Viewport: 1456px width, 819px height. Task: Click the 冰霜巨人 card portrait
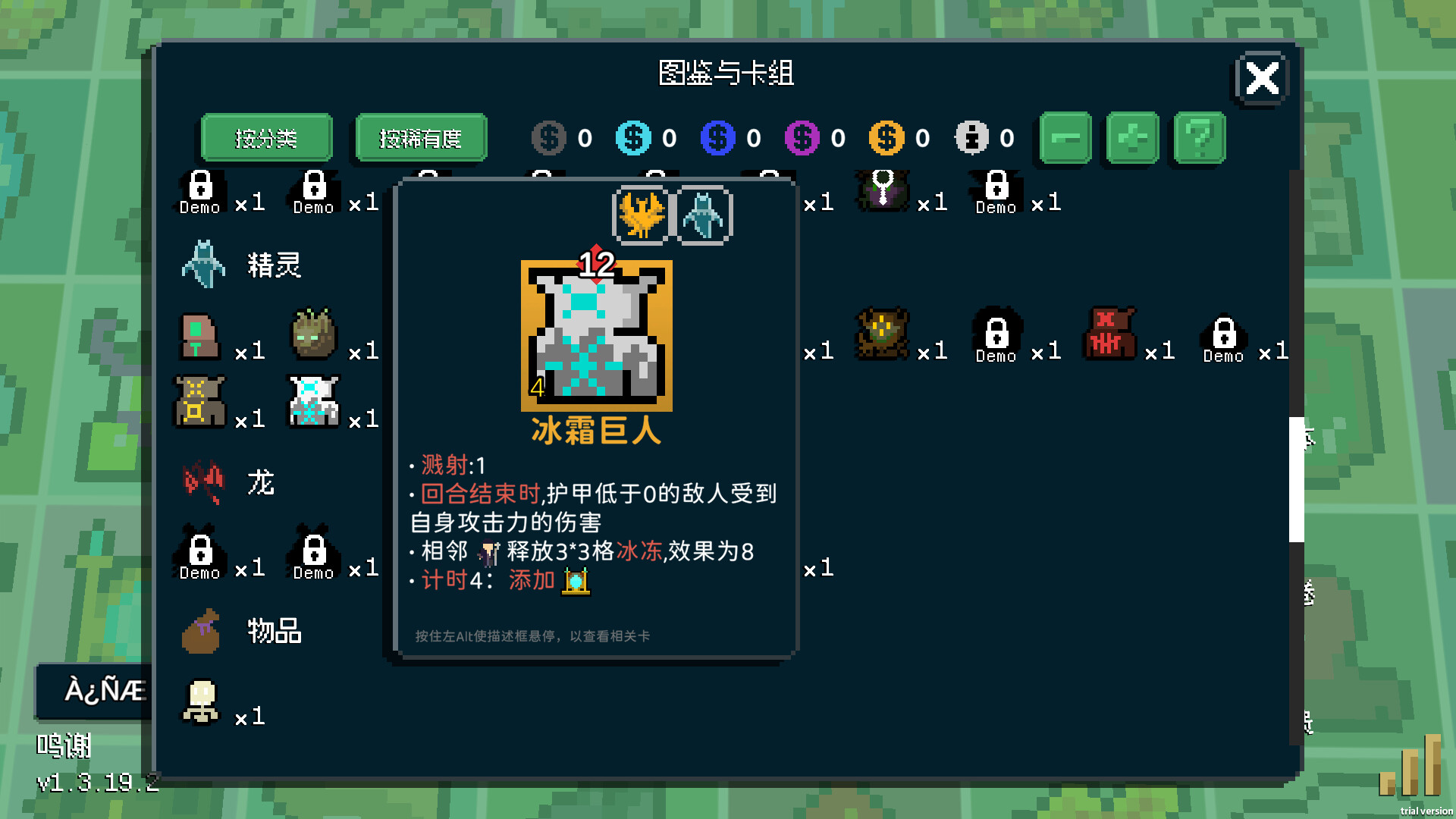point(596,336)
